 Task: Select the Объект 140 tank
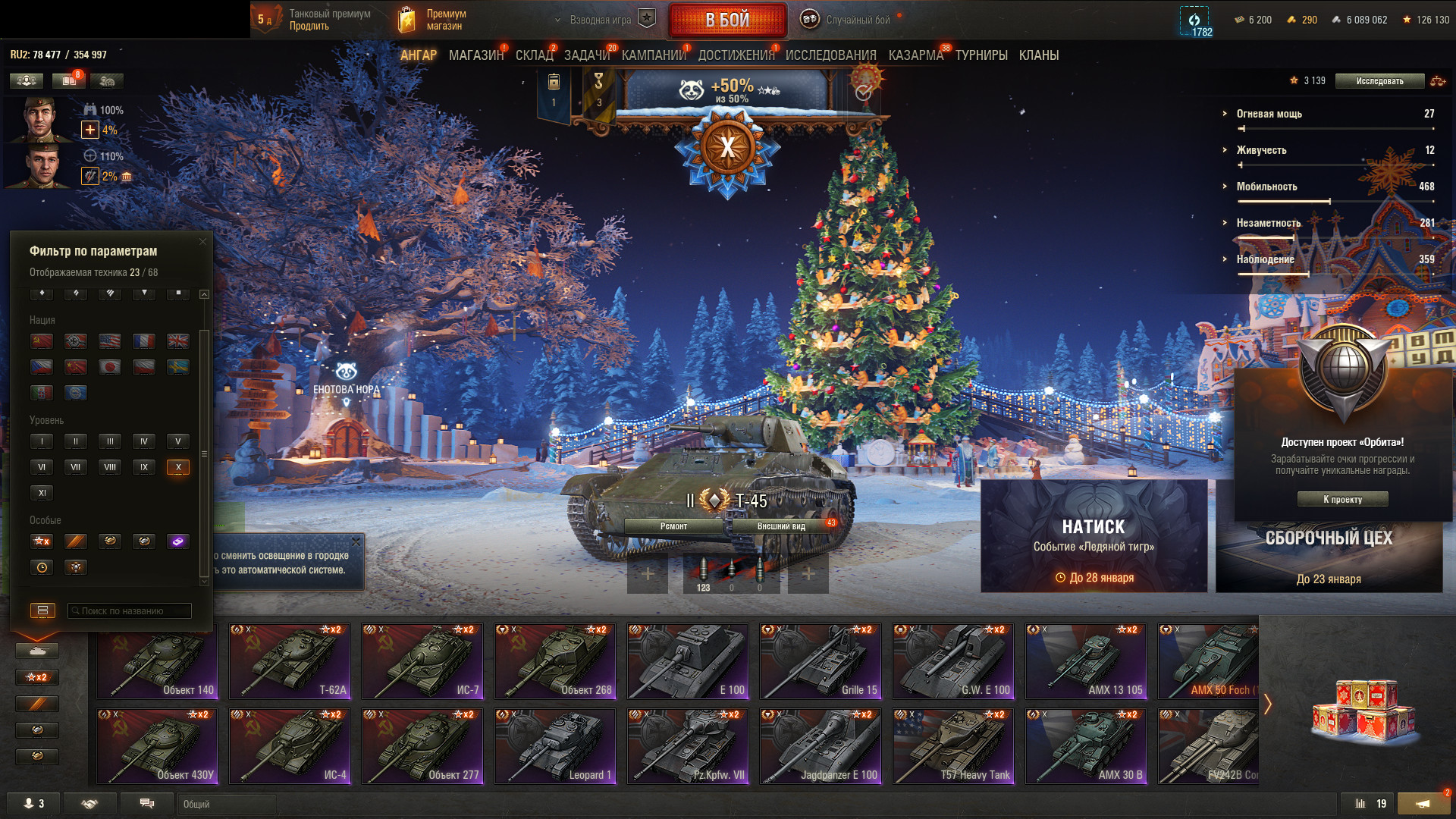coord(157,661)
